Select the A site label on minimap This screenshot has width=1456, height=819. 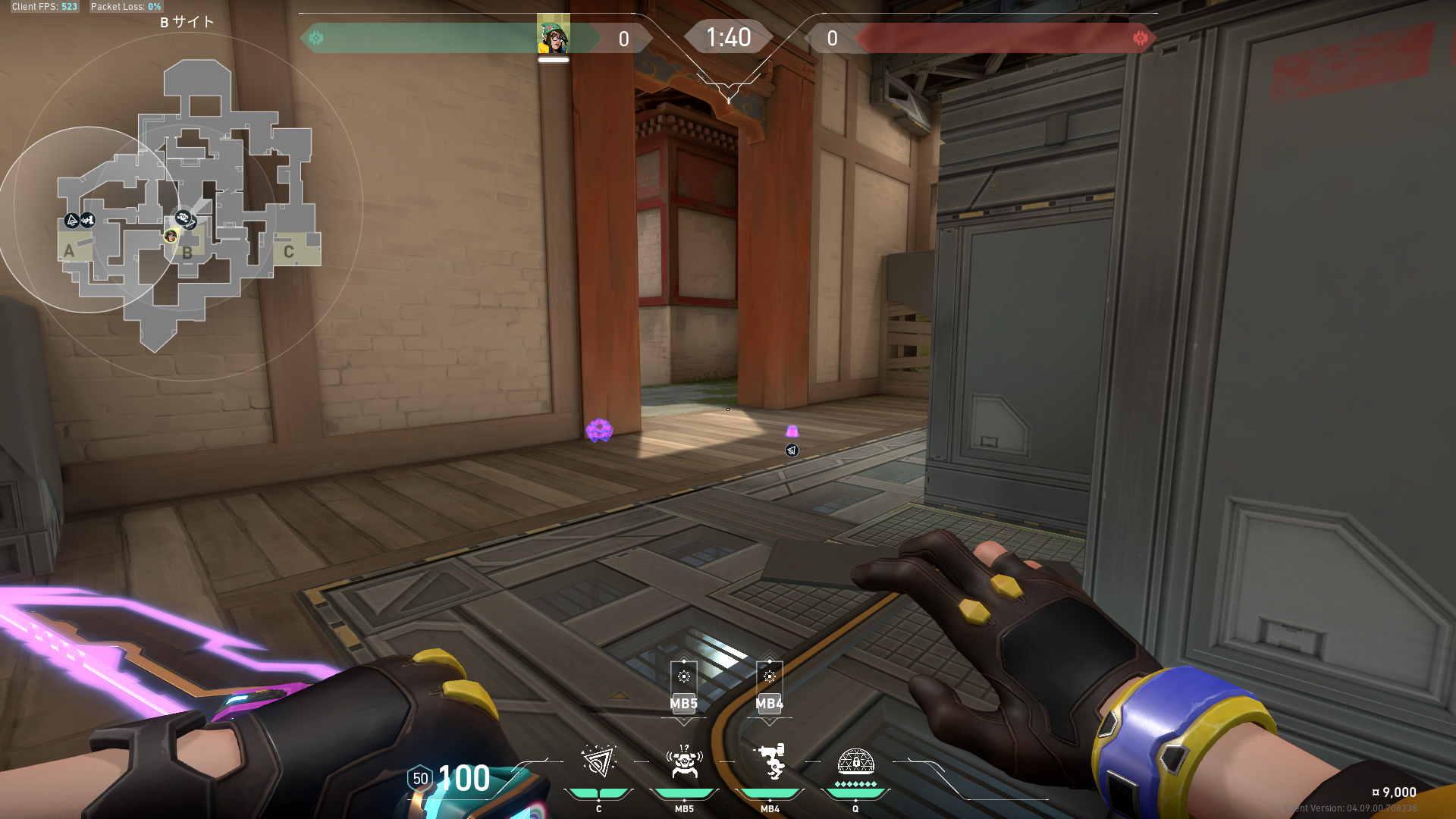tap(70, 251)
